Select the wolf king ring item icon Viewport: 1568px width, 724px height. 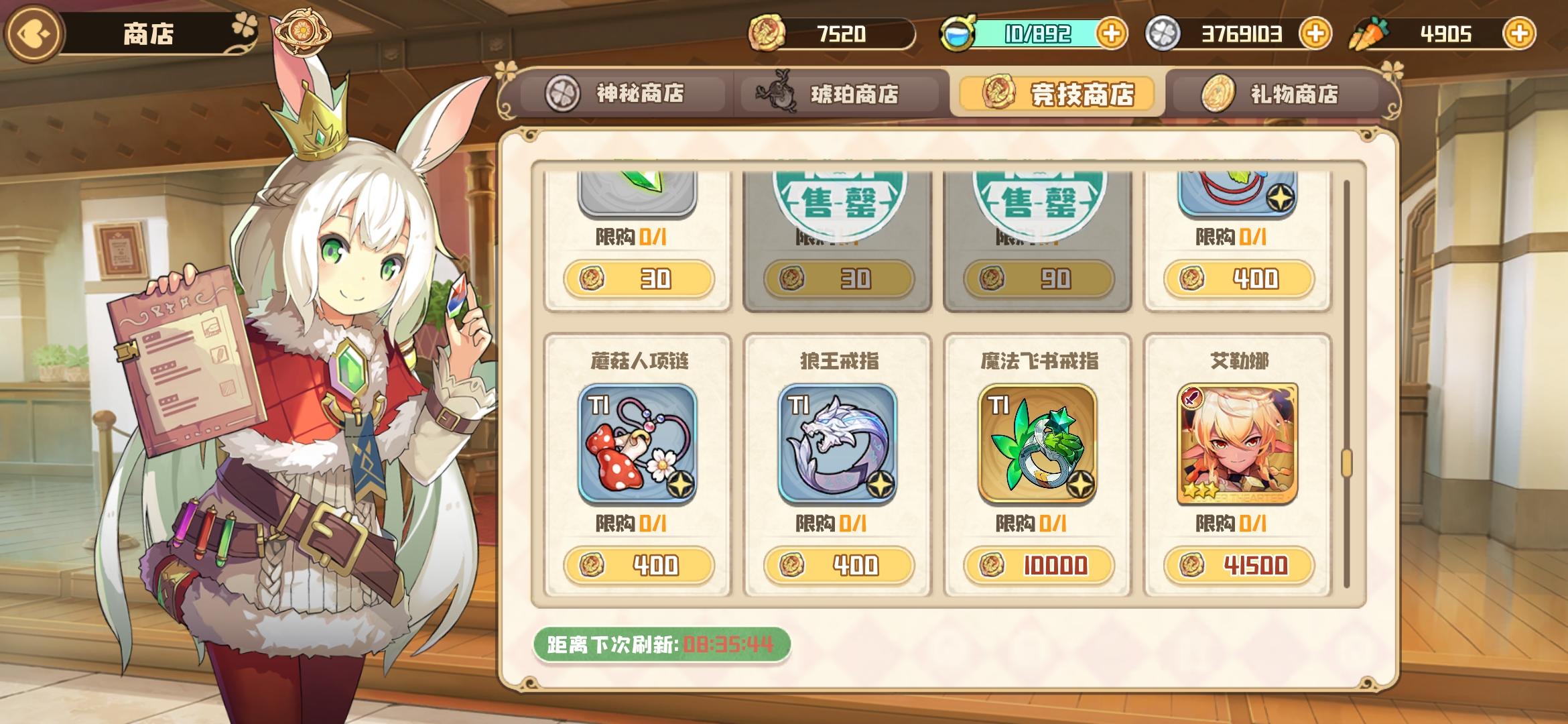tap(837, 442)
